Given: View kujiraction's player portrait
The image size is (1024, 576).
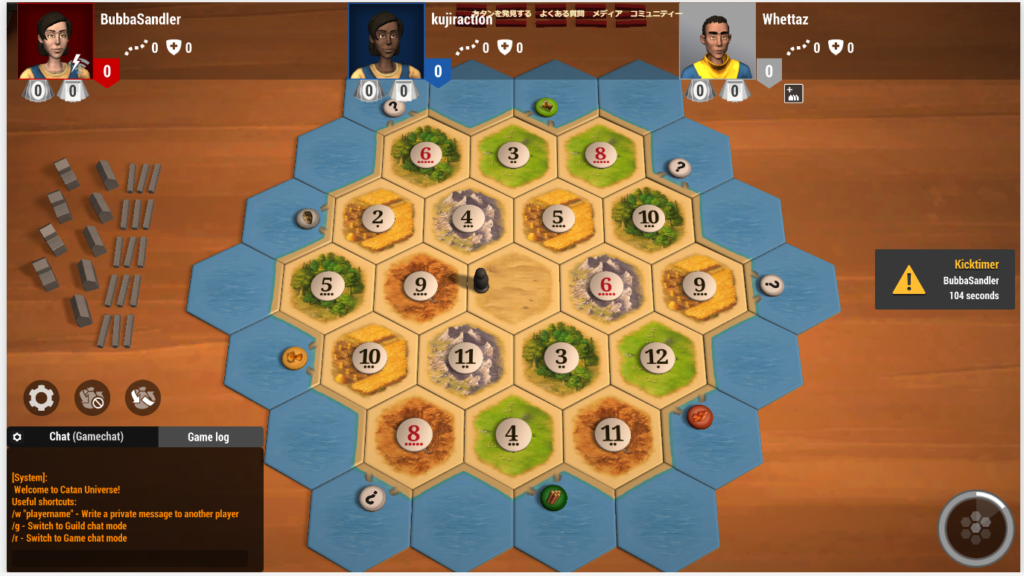Looking at the screenshot, I should pyautogui.click(x=386, y=40).
